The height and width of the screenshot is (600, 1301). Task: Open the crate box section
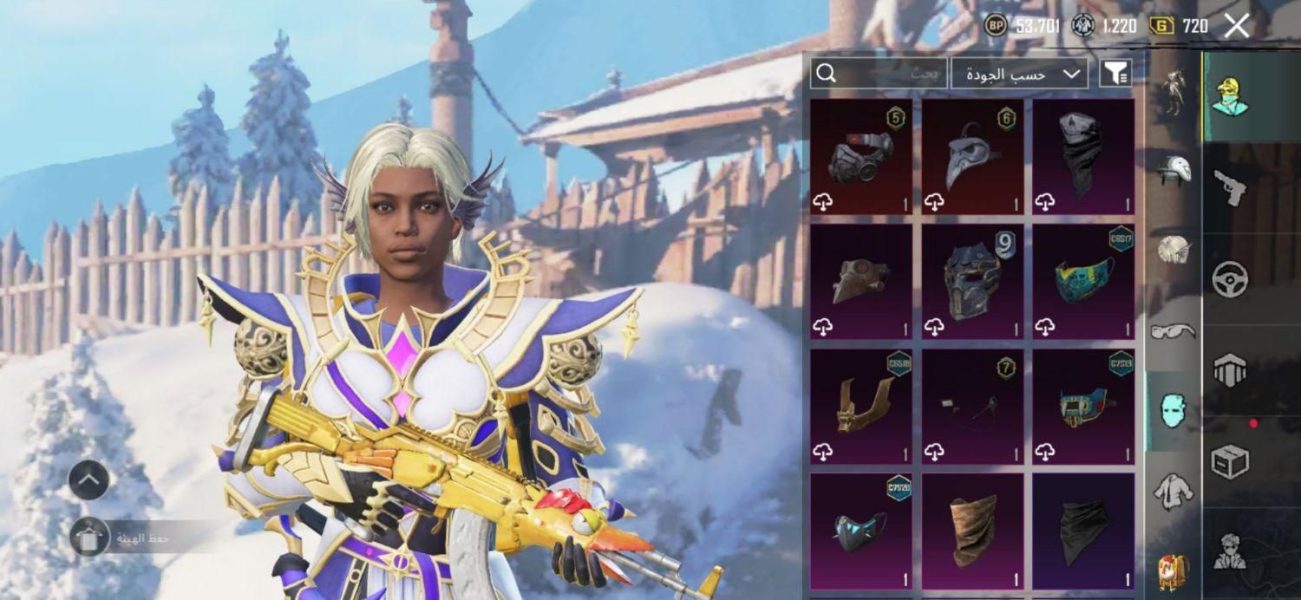click(1230, 463)
